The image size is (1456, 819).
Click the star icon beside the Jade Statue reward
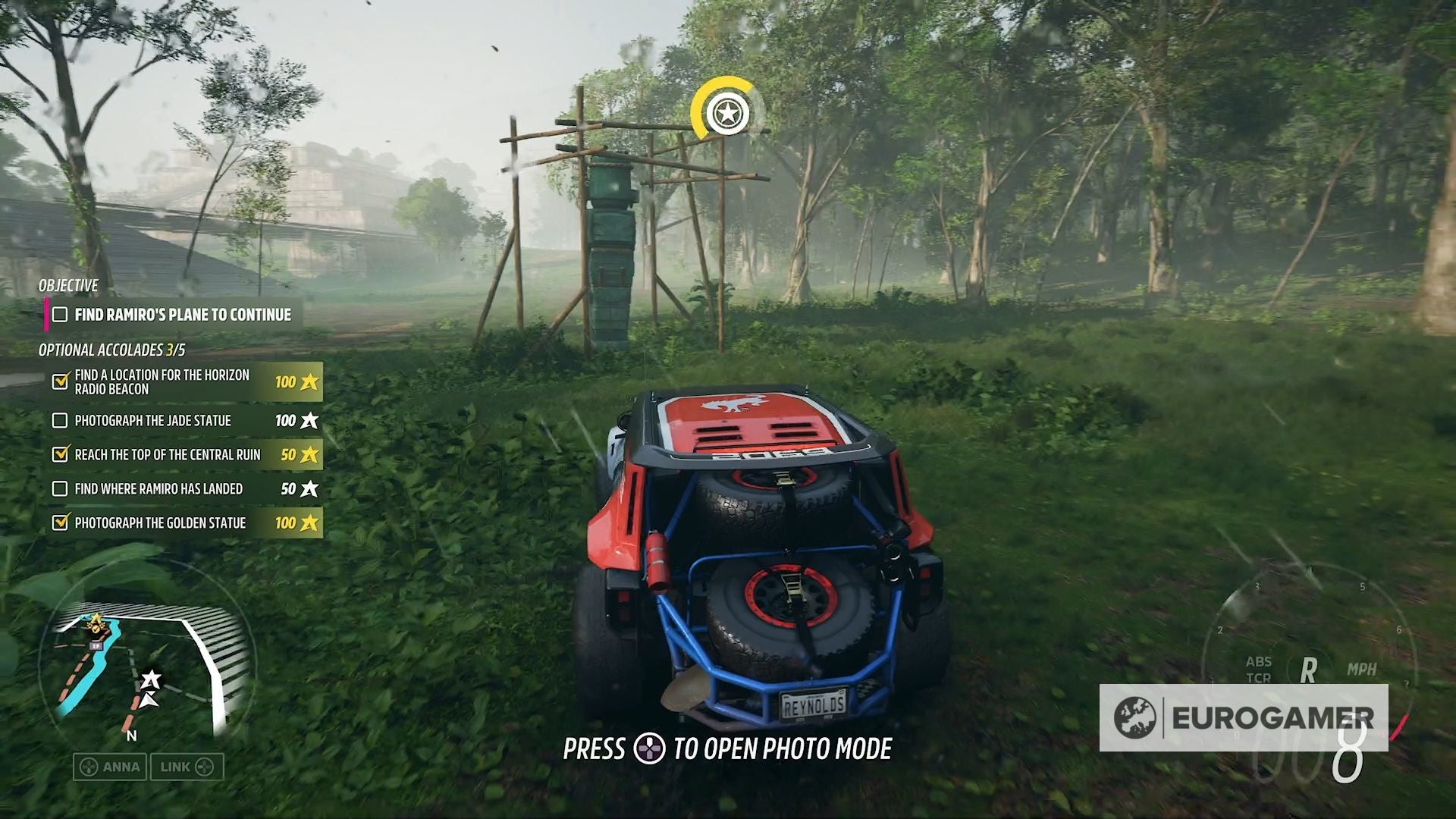click(308, 421)
